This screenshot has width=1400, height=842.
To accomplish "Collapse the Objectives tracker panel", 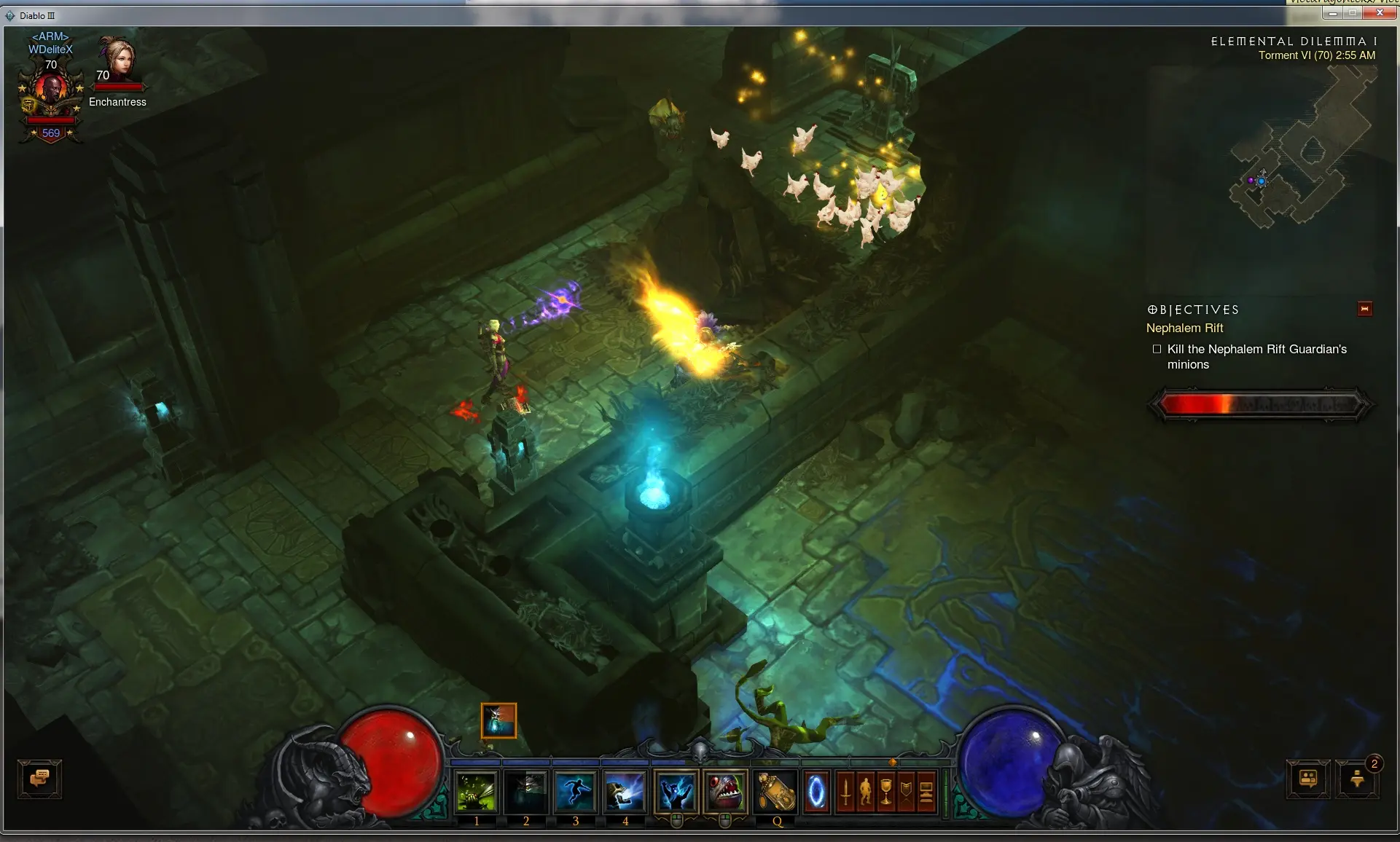I will pos(1365,309).
